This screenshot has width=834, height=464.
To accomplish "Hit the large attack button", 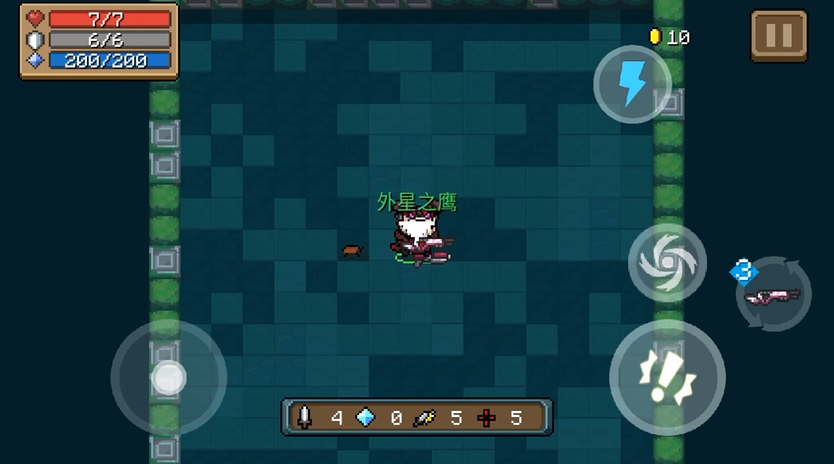I will pyautogui.click(x=666, y=378).
